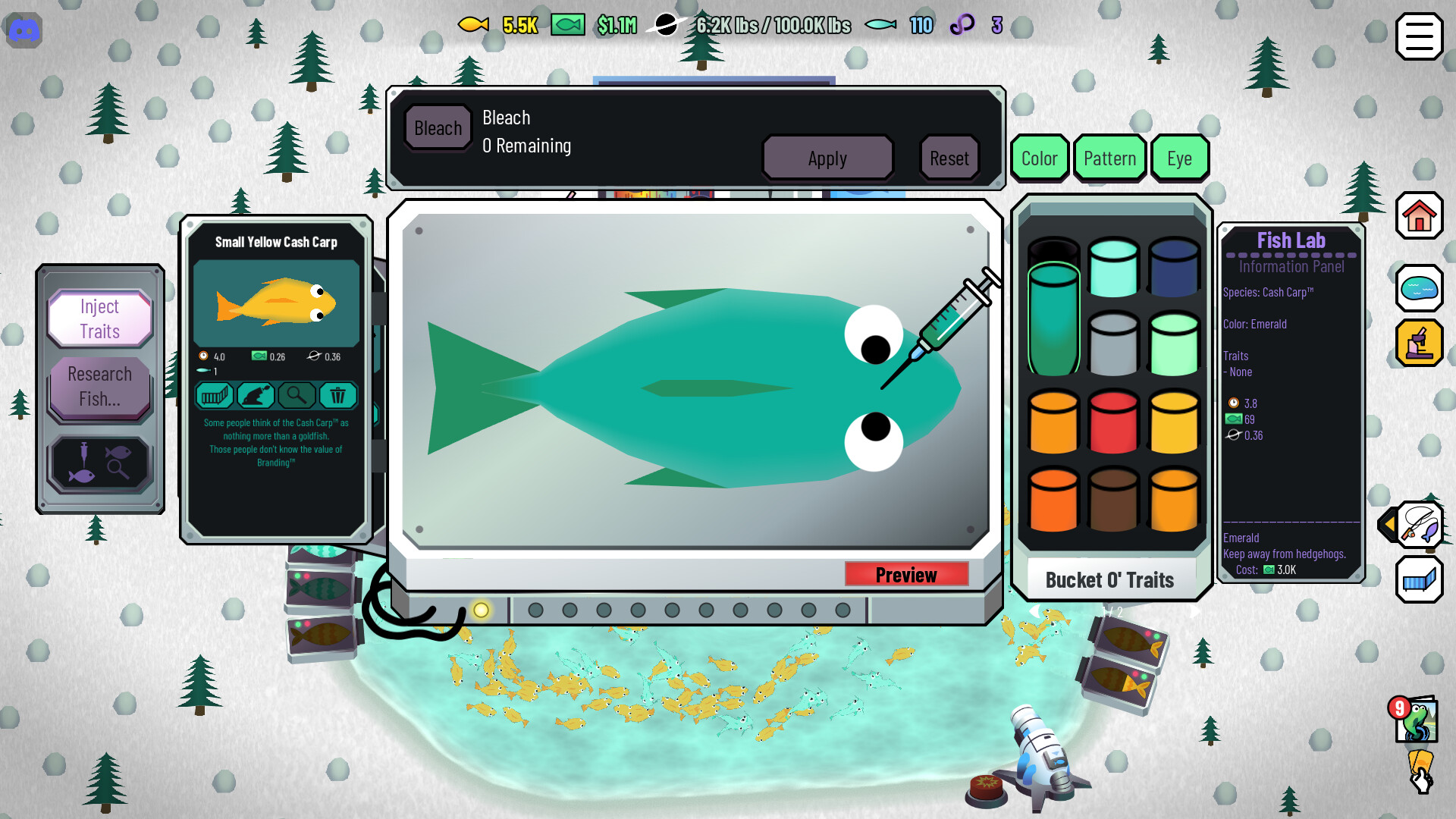Select the pond icon on the right sidebar
The image size is (1456, 819).
click(x=1419, y=288)
